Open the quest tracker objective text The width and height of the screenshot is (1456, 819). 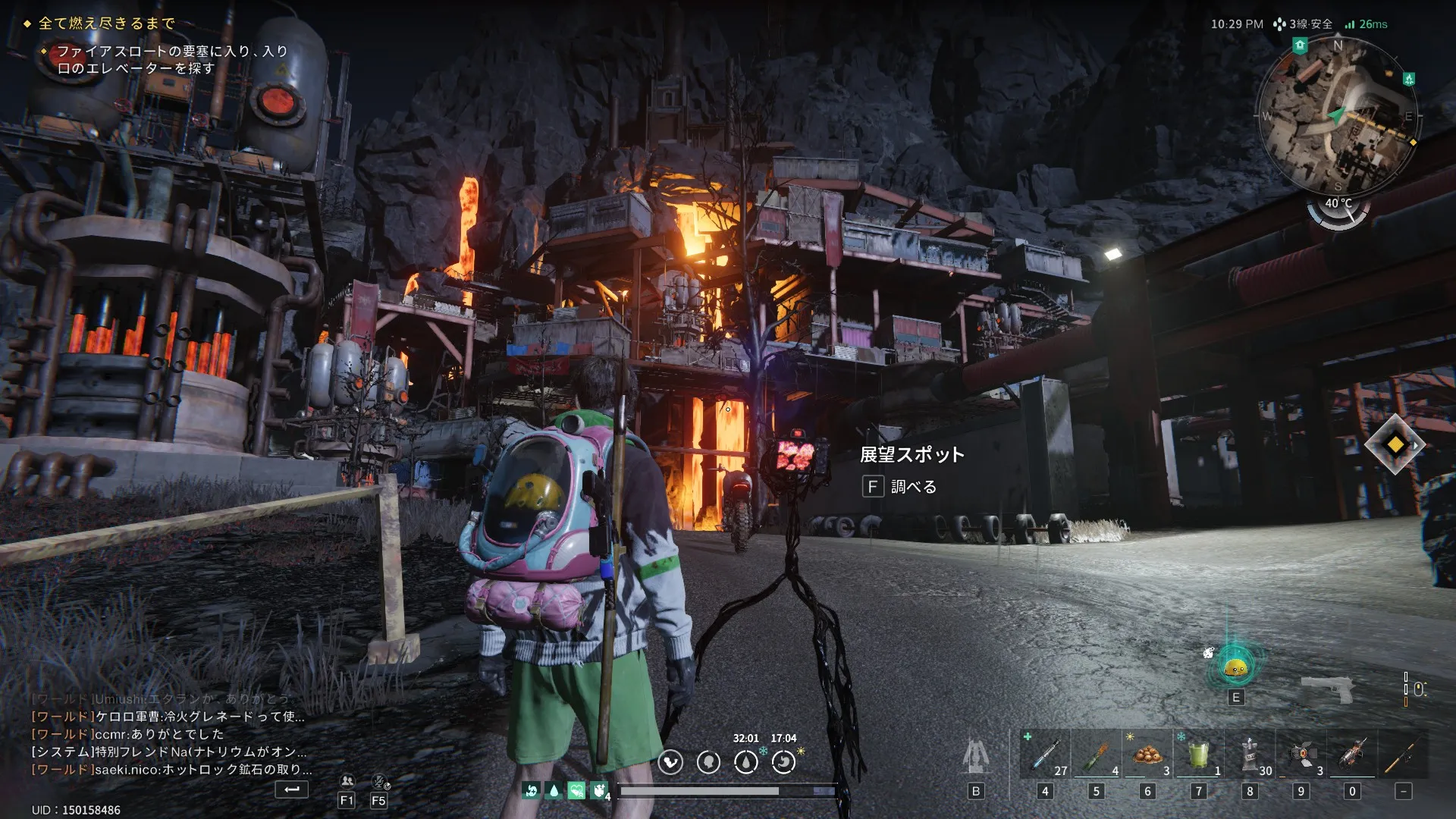click(x=172, y=59)
